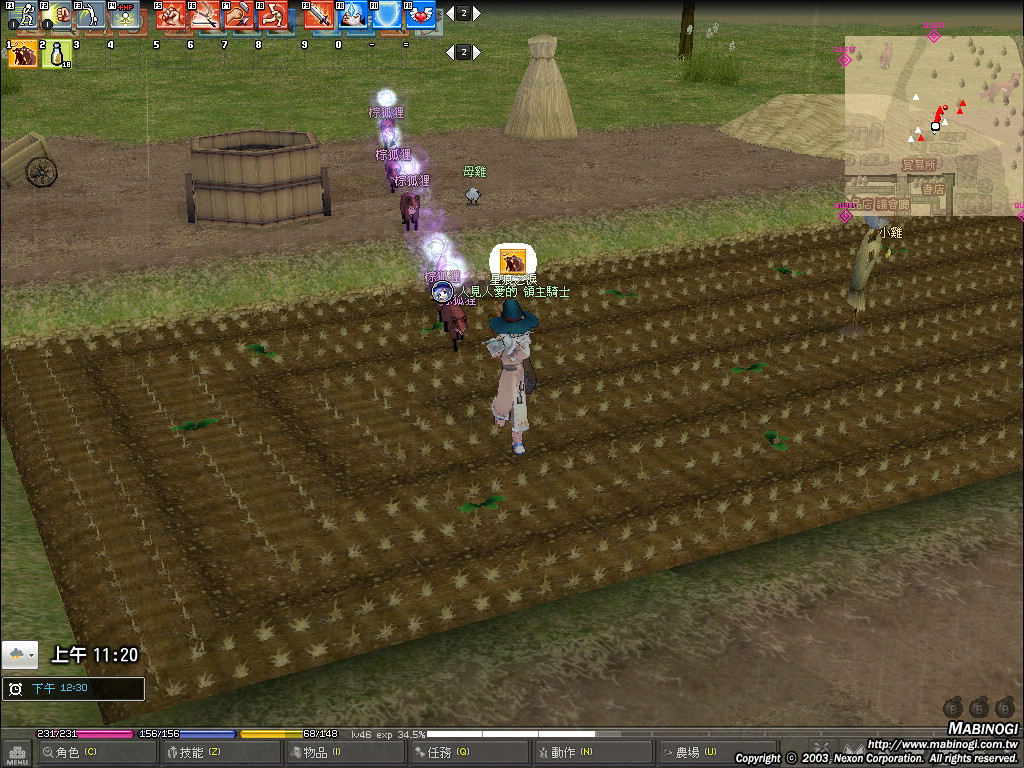1024x768 pixels.
Task: Activate the F11 blue shield skill
Action: [x=388, y=15]
